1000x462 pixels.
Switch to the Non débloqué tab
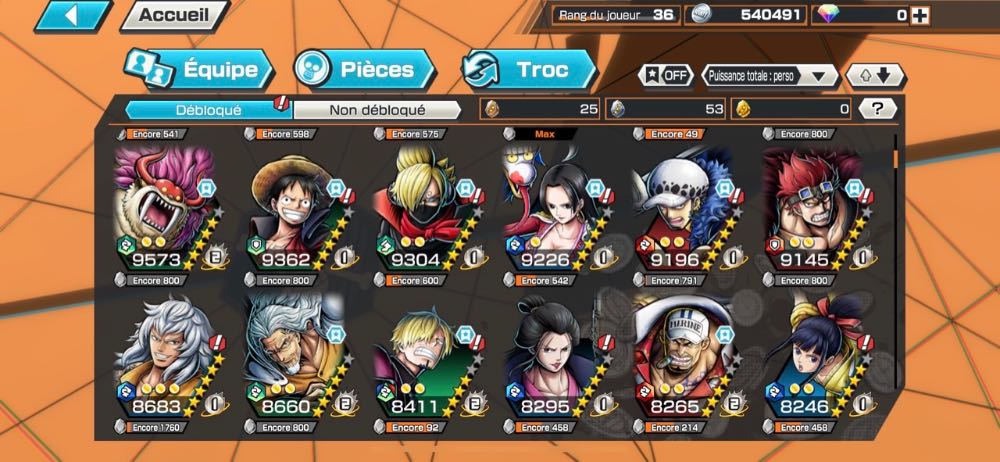point(378,109)
